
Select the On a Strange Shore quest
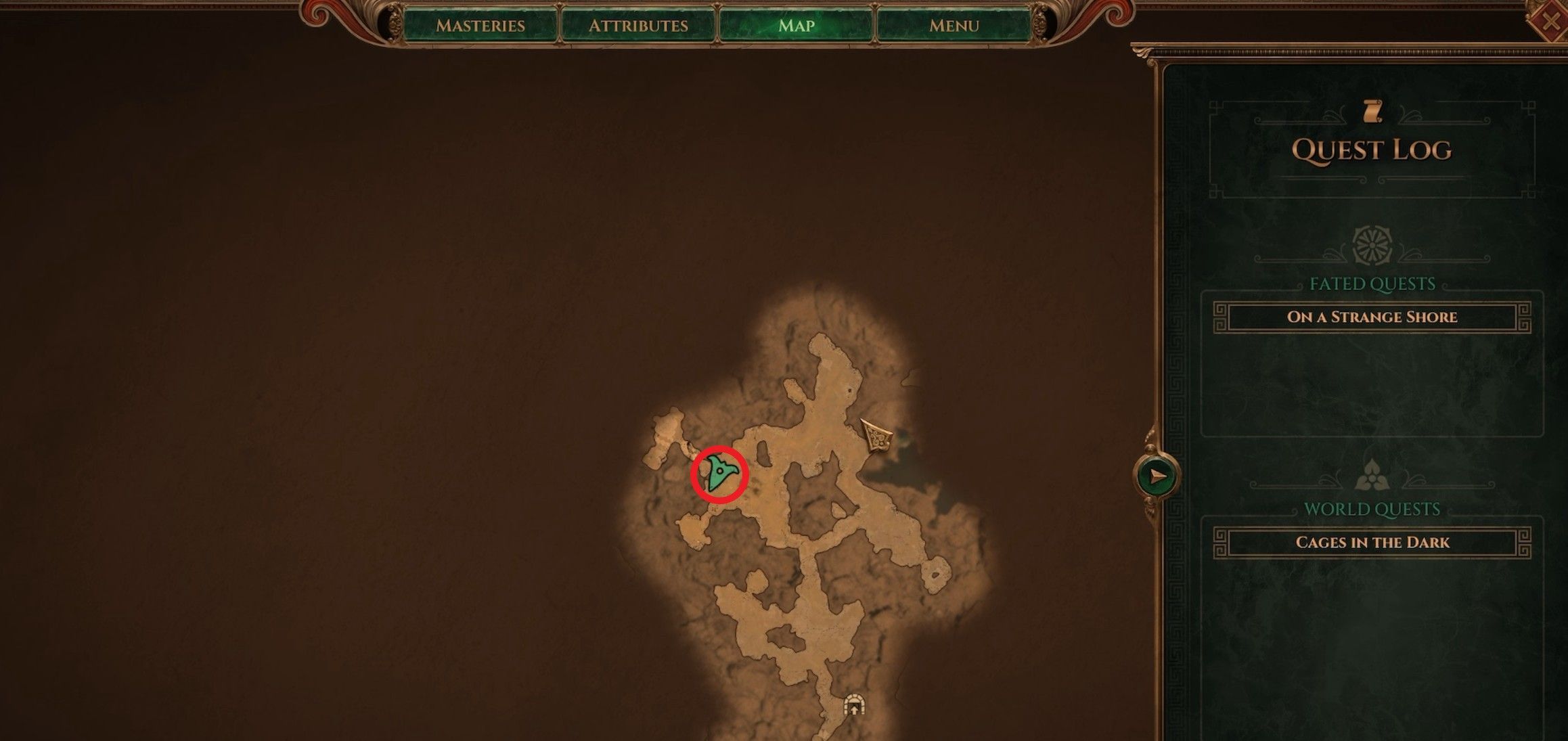pyautogui.click(x=1372, y=317)
